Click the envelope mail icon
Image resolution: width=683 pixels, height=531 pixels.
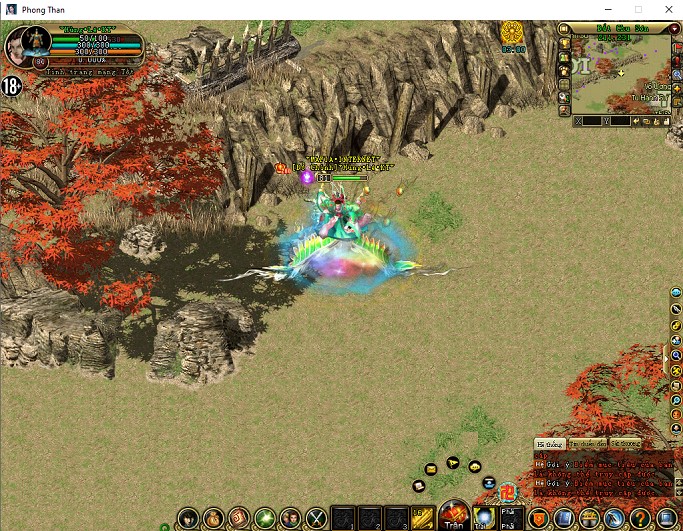(431, 468)
